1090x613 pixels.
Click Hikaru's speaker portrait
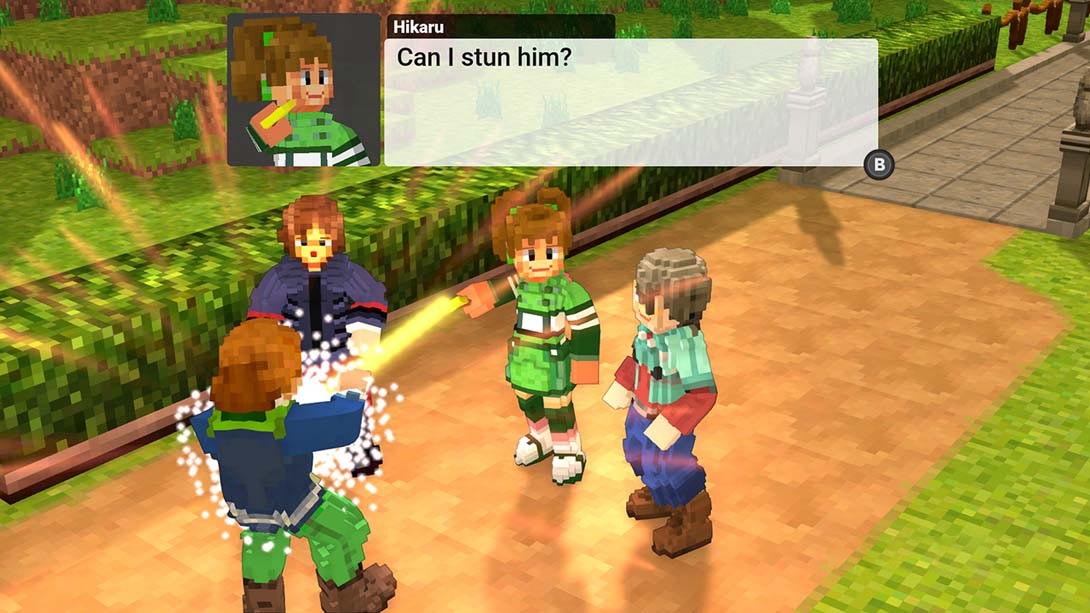pyautogui.click(x=303, y=90)
